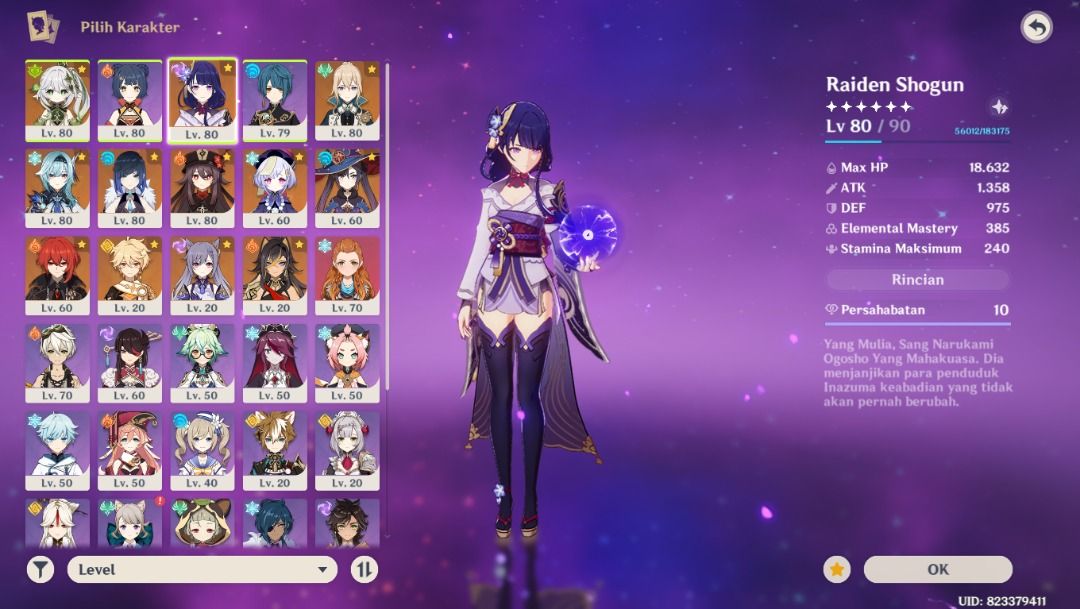Click the sparkle icon beside Raiden Shogun's name
Viewport: 1080px width, 609px height.
[x=998, y=107]
